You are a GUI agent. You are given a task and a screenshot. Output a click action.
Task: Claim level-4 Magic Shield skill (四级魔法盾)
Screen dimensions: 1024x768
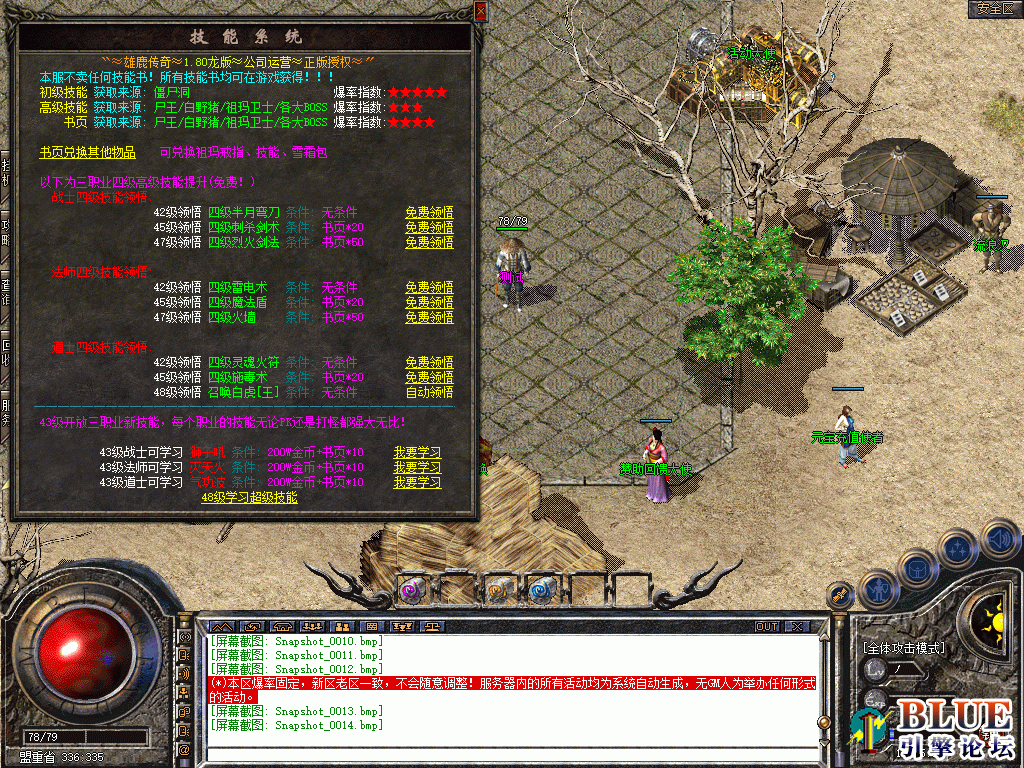[x=429, y=303]
